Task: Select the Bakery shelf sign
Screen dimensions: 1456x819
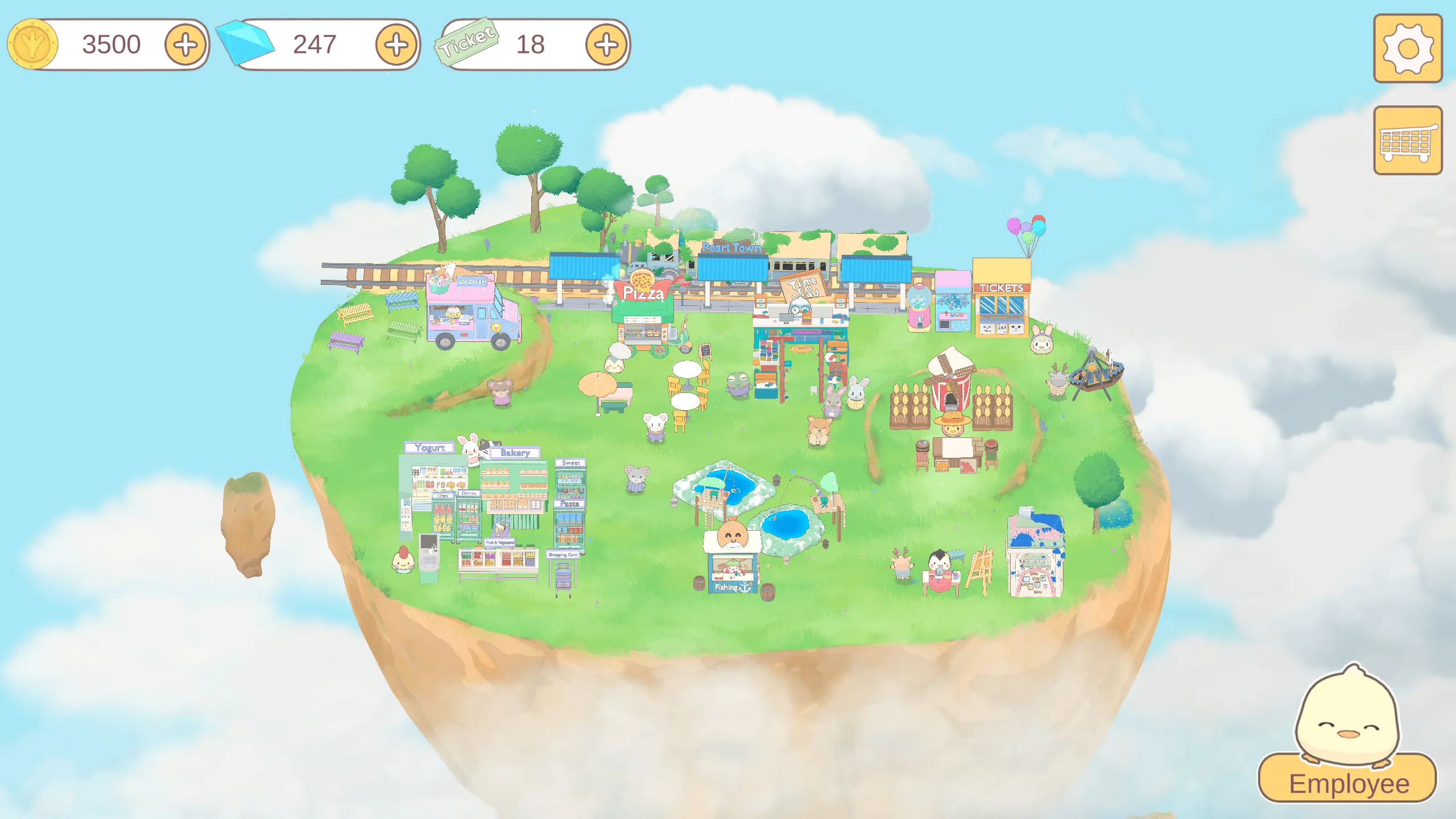Action: (515, 452)
